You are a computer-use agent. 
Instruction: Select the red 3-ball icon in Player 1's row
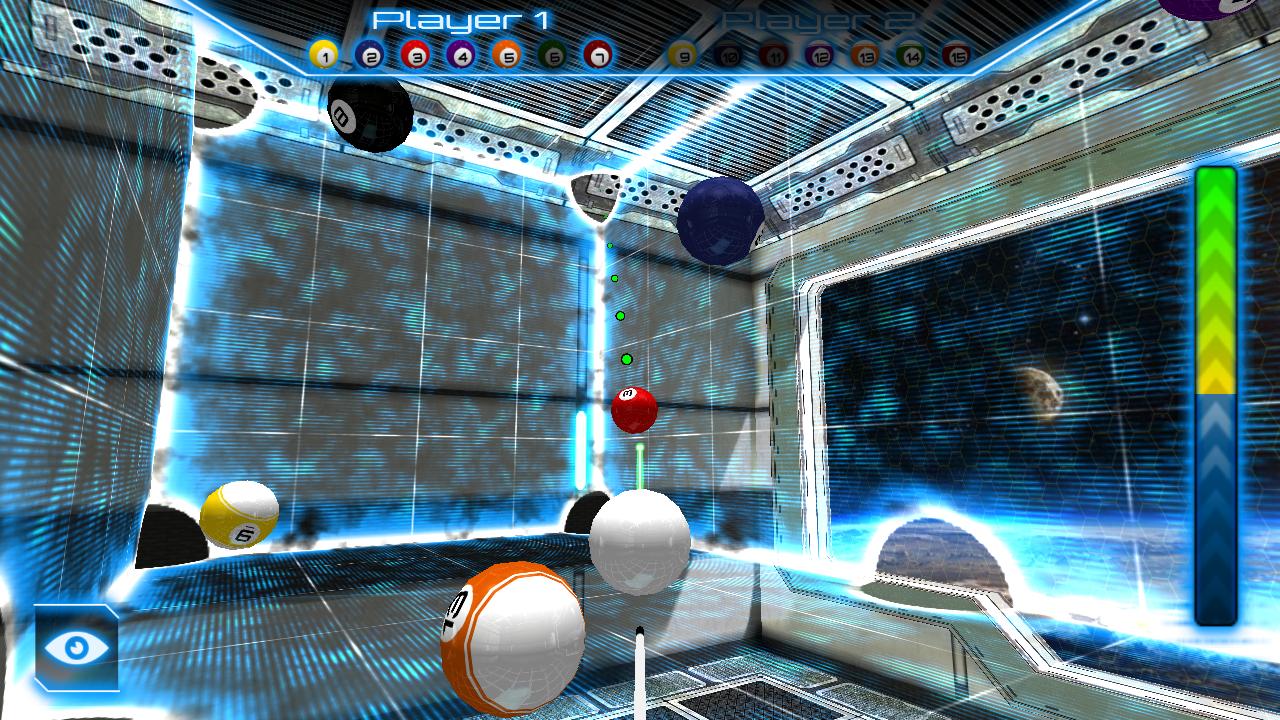coord(417,55)
